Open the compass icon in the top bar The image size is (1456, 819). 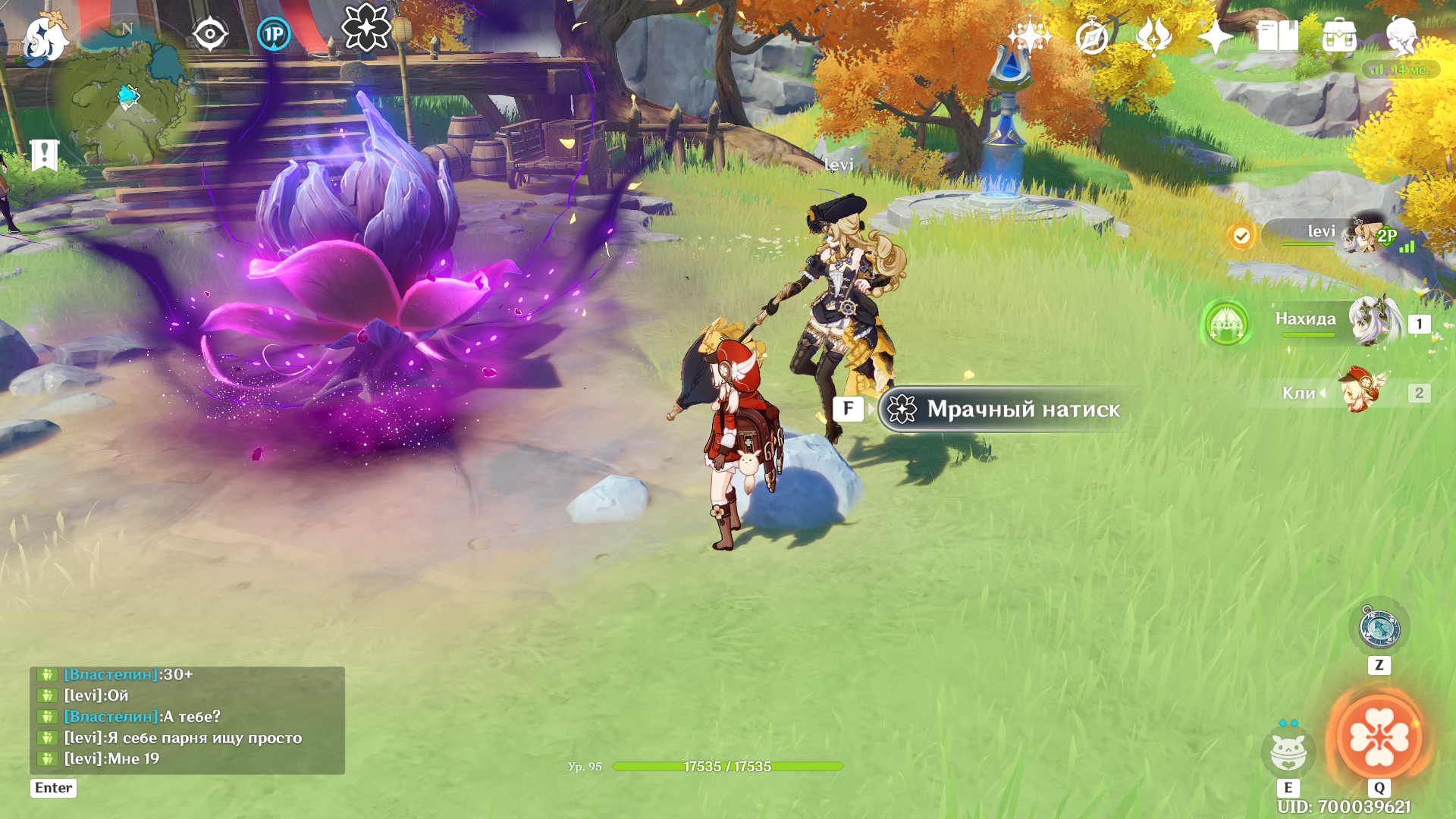1092,36
